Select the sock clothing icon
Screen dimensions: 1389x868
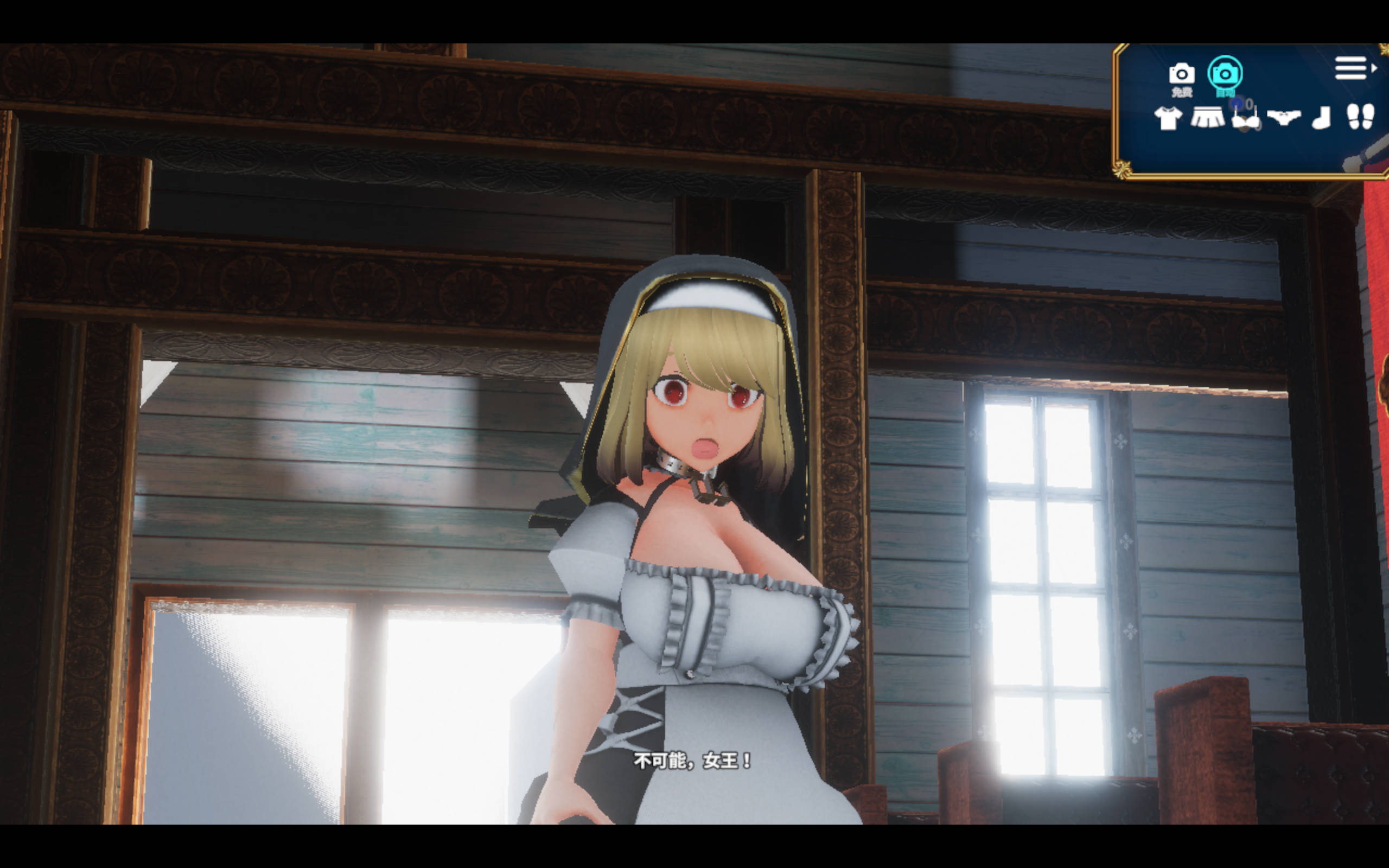[x=1323, y=119]
